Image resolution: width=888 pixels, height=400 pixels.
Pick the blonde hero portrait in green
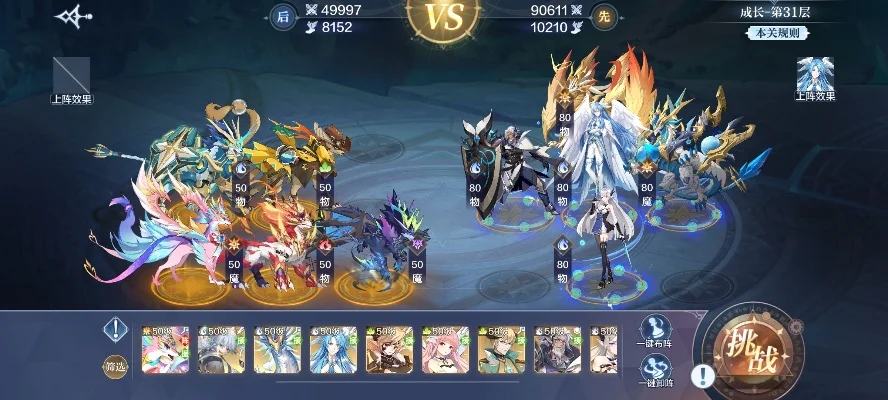click(x=502, y=350)
